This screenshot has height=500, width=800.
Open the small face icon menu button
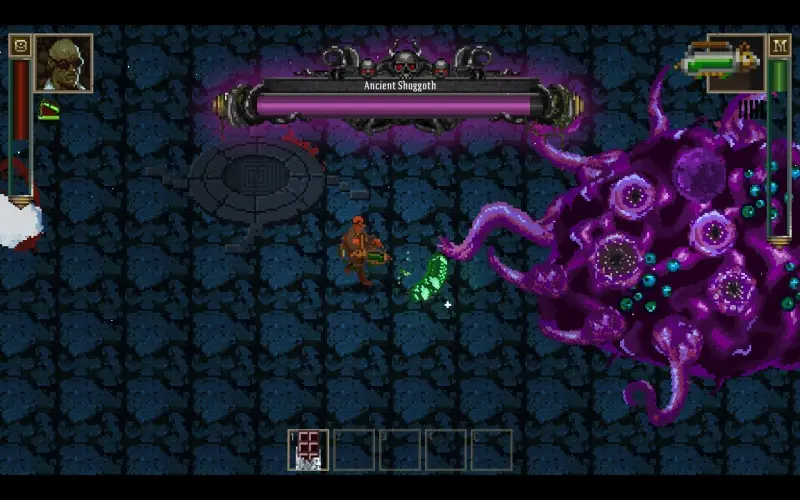click(x=19, y=45)
